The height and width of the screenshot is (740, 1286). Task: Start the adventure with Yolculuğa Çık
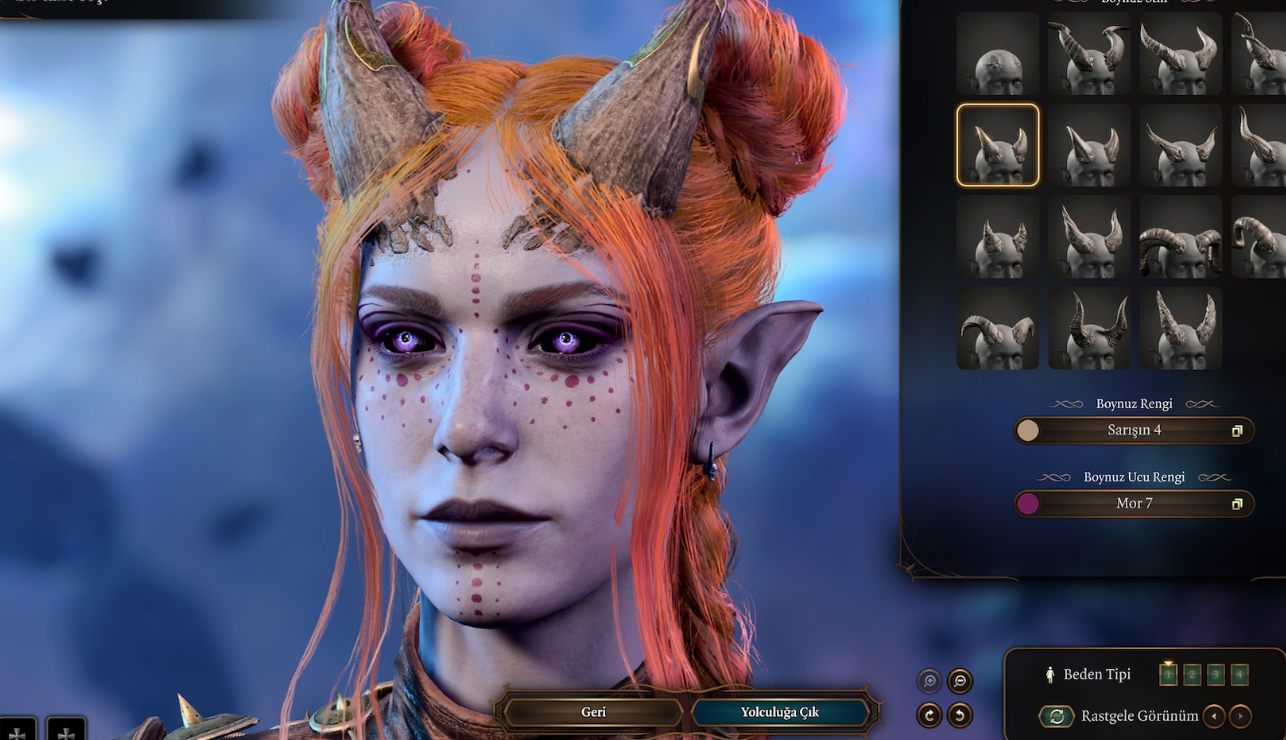coord(780,712)
